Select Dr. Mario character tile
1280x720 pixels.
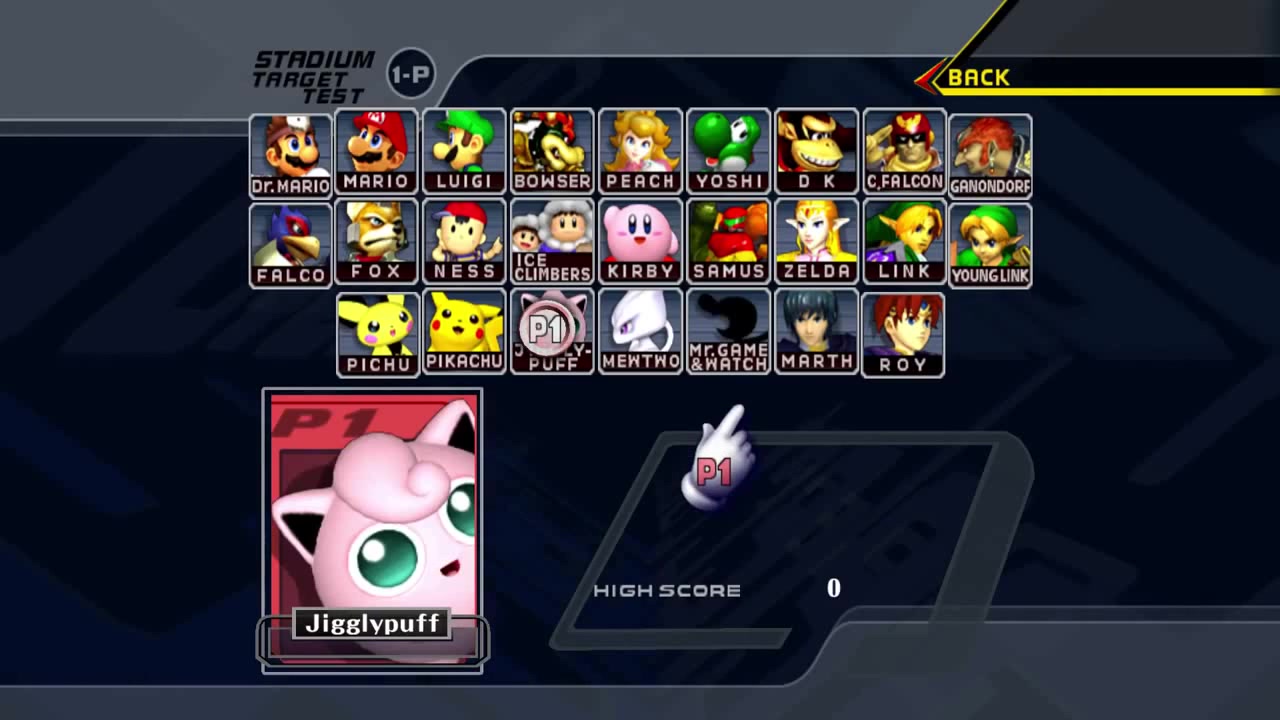tap(290, 155)
